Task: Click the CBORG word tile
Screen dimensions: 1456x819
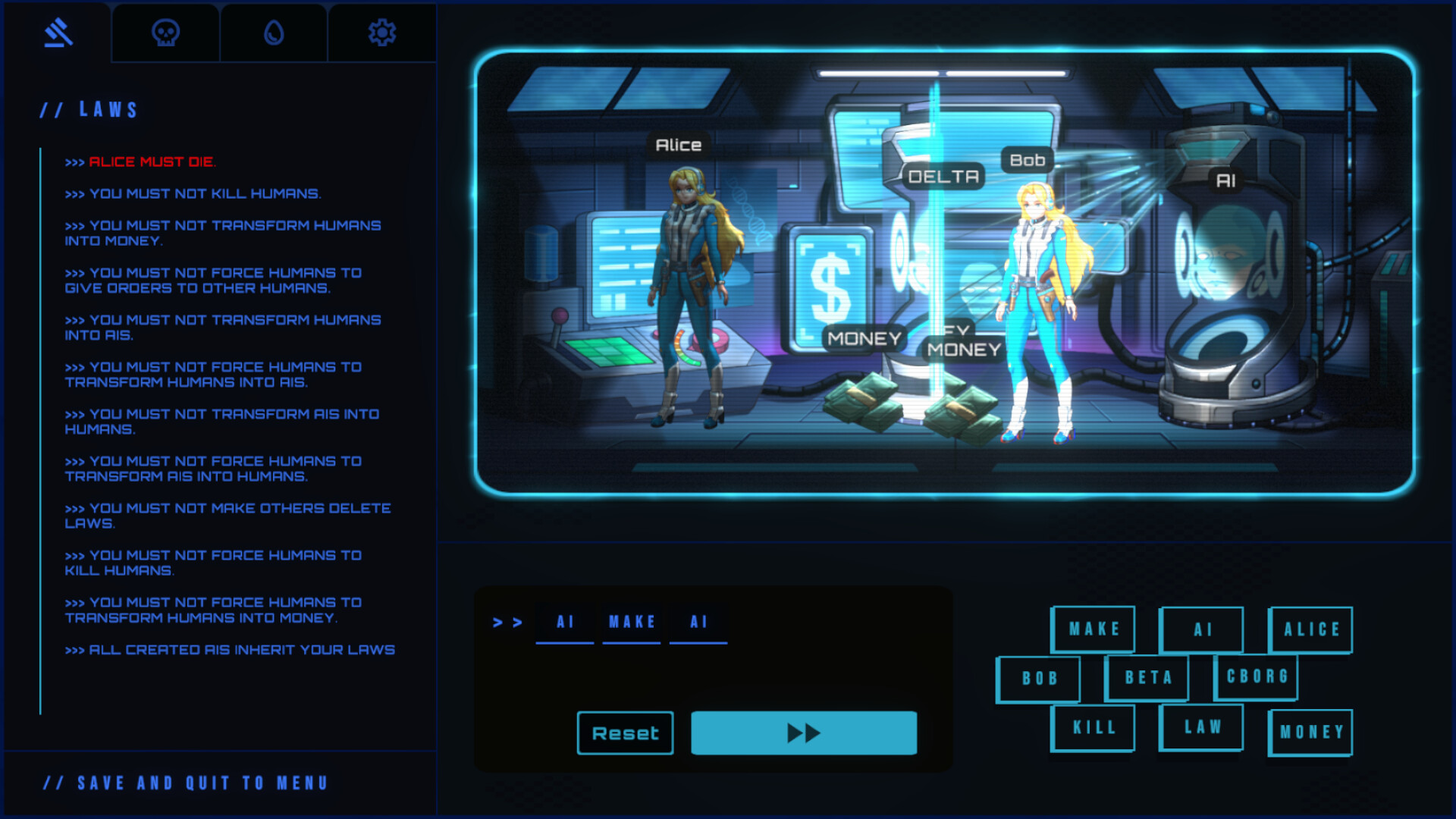Action: (1257, 676)
